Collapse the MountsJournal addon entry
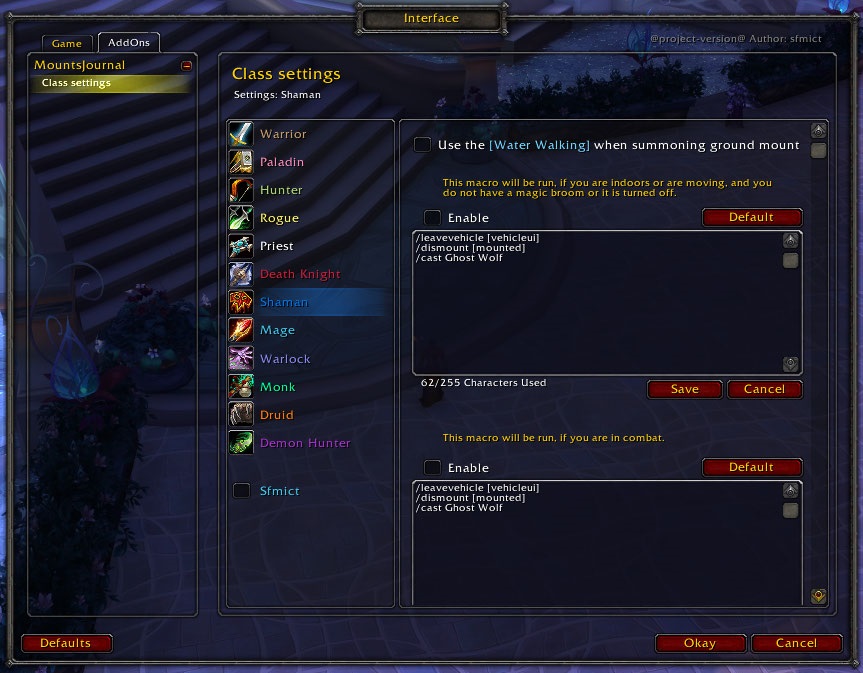This screenshot has width=863, height=673. (186, 66)
